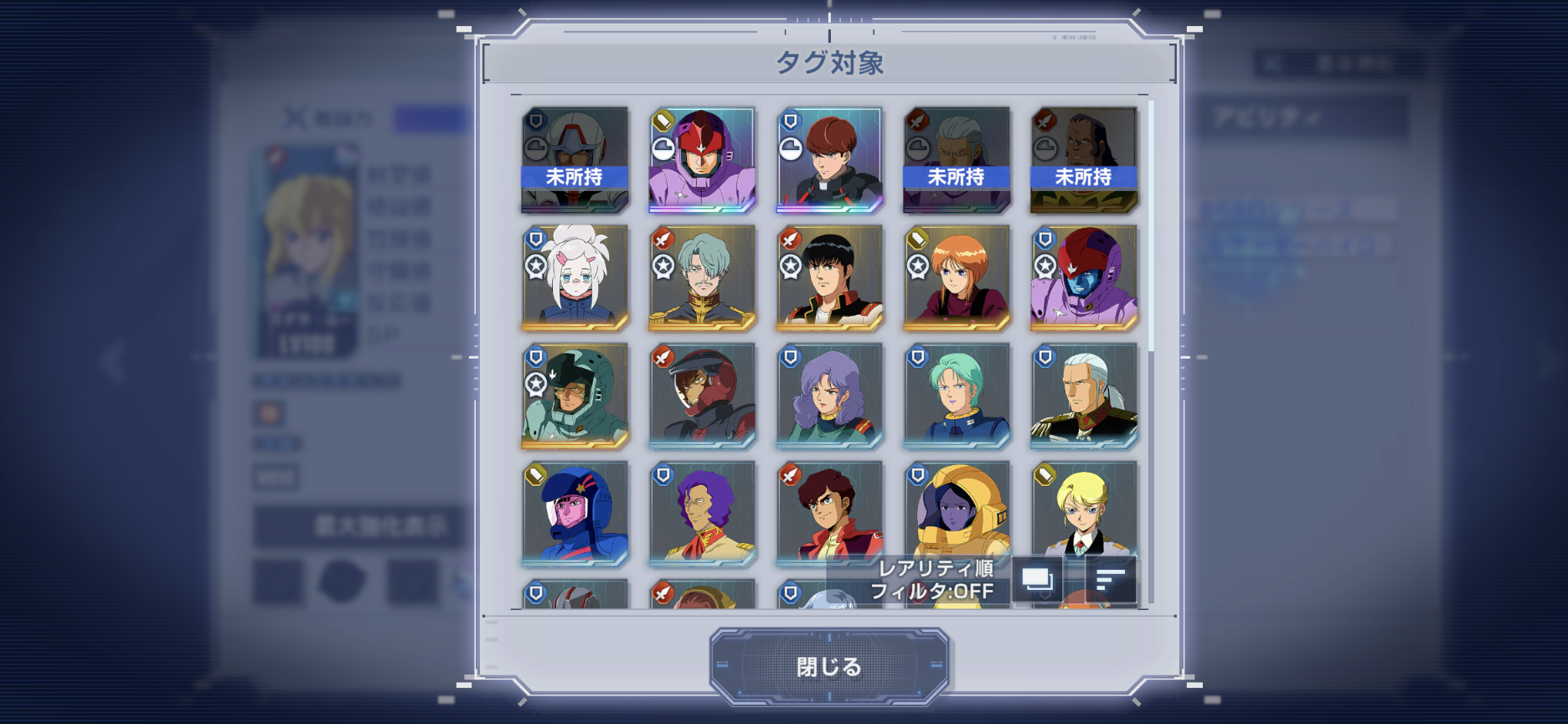Choose the purple-suited pilot with red helmet
The height and width of the screenshot is (724, 1568).
pyautogui.click(x=702, y=159)
